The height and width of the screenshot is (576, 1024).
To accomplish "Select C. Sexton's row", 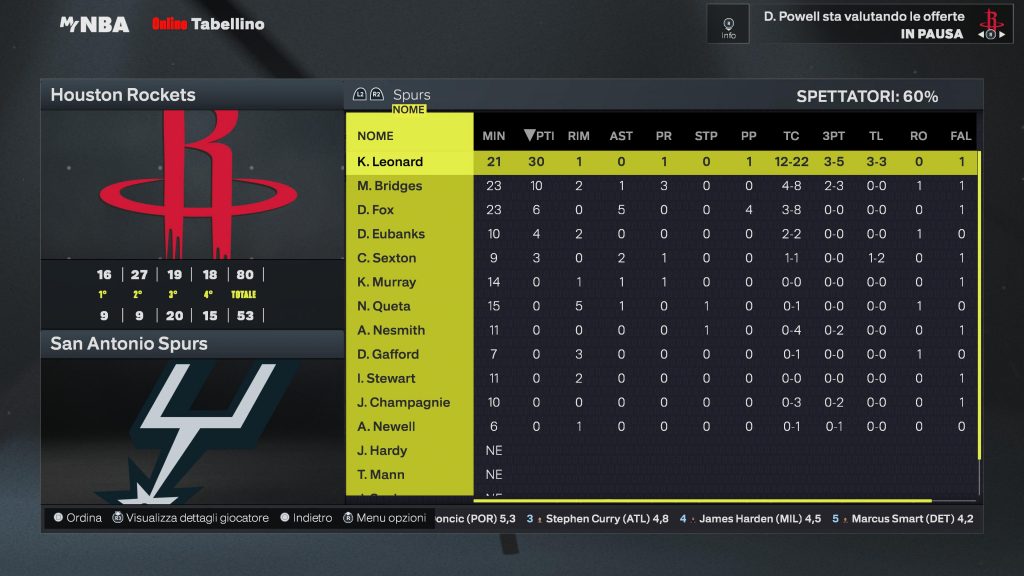I will (387, 258).
